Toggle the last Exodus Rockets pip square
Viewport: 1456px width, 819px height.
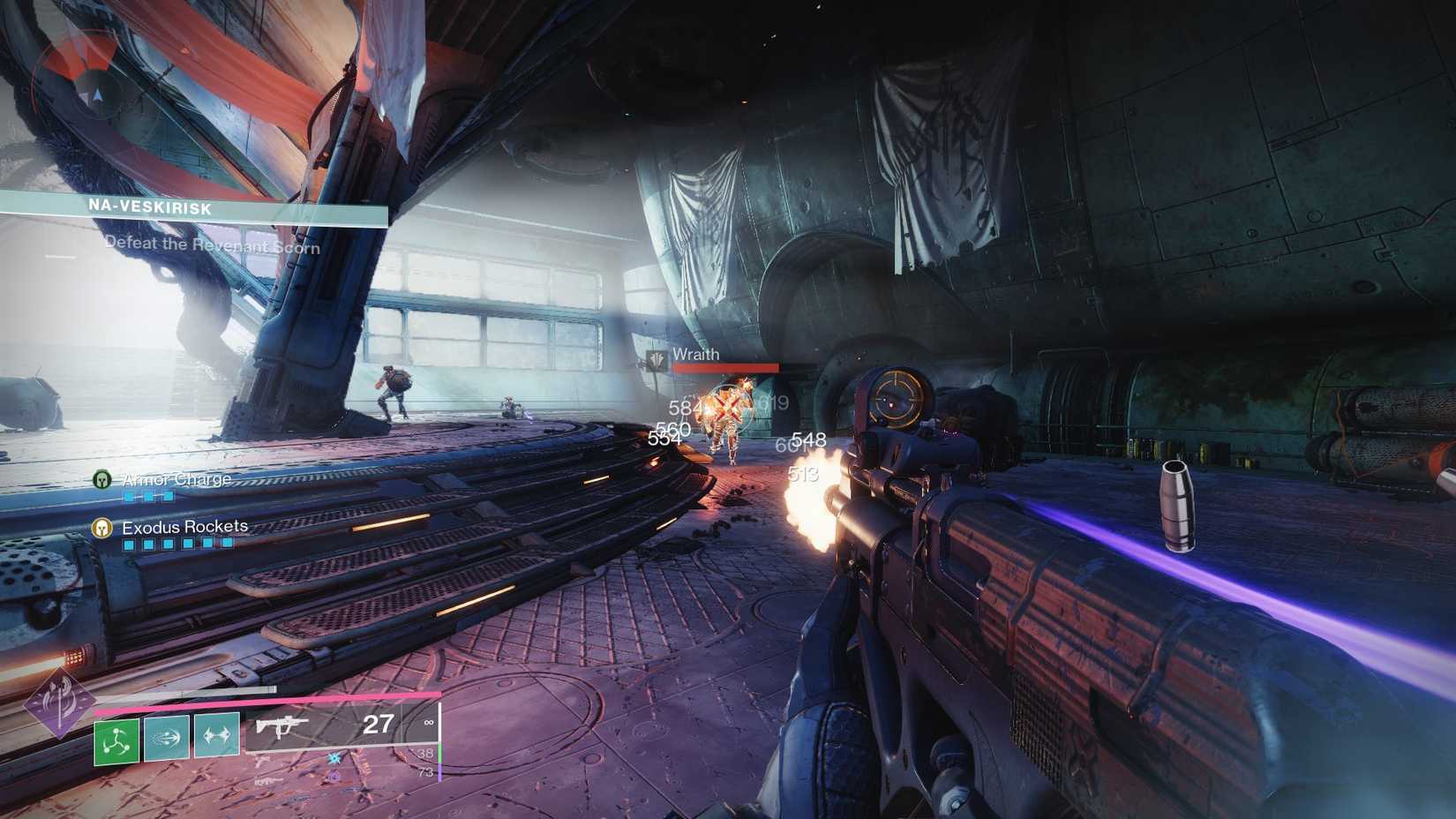pyautogui.click(x=227, y=545)
